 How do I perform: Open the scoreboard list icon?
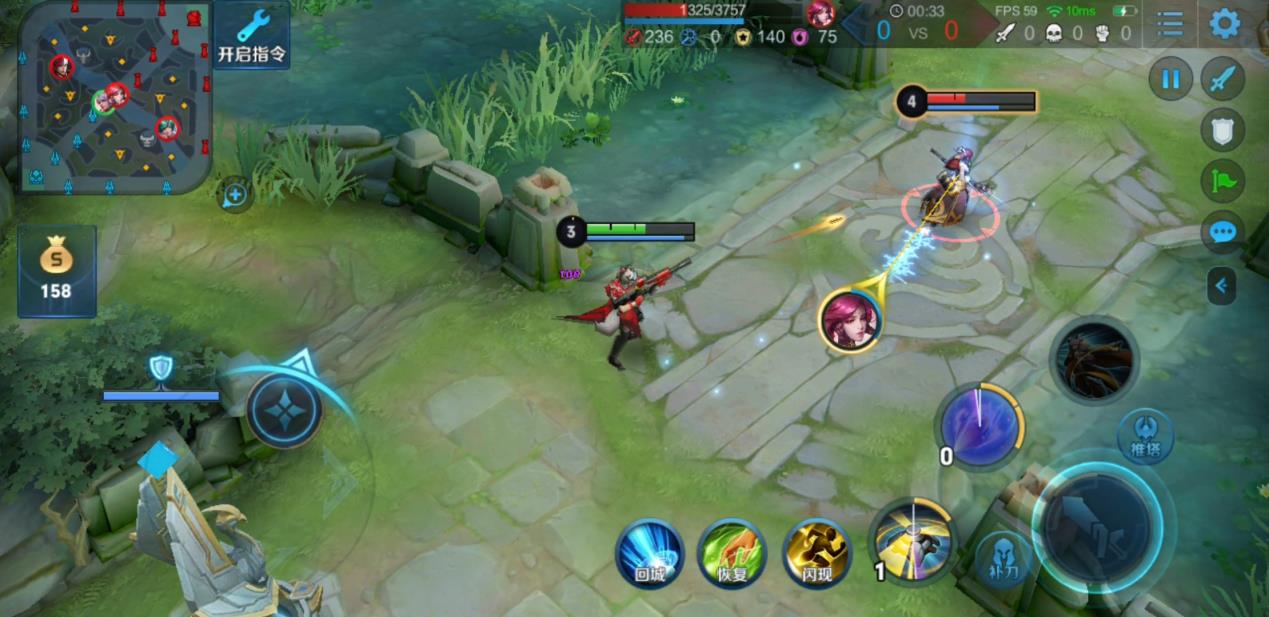[1170, 23]
